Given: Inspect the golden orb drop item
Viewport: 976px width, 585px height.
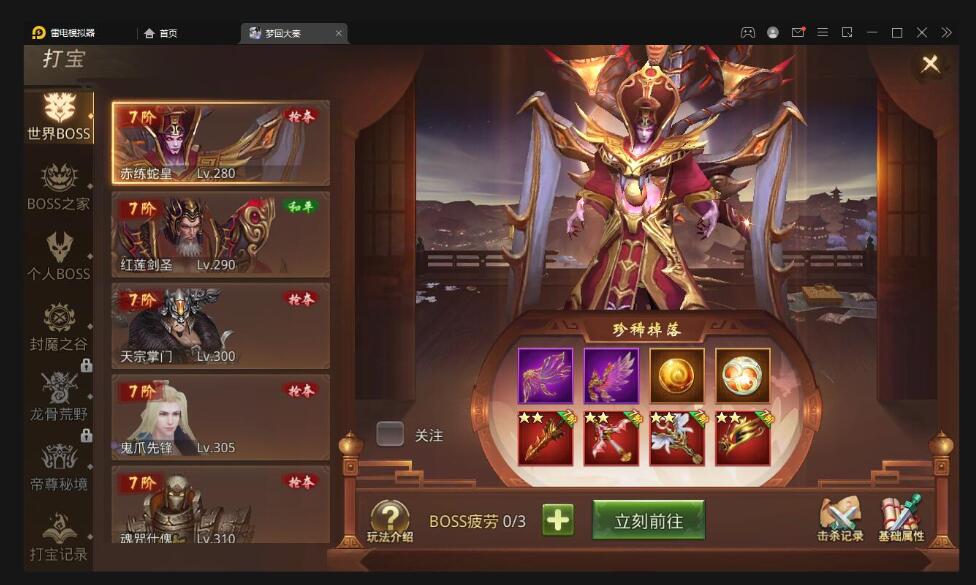Looking at the screenshot, I should [x=677, y=375].
